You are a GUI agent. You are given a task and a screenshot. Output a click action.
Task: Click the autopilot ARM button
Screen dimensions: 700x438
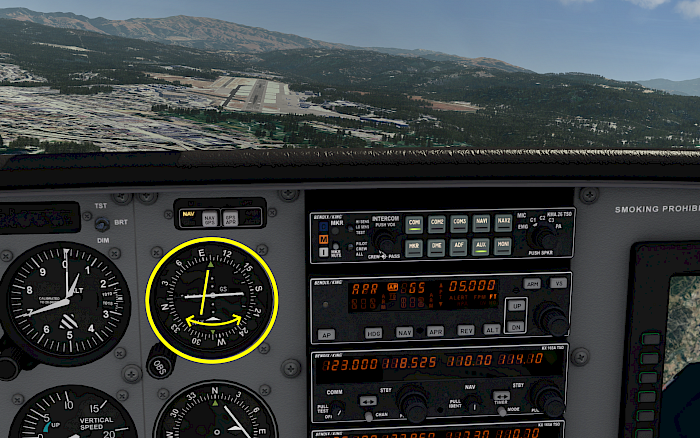pyautogui.click(x=533, y=283)
